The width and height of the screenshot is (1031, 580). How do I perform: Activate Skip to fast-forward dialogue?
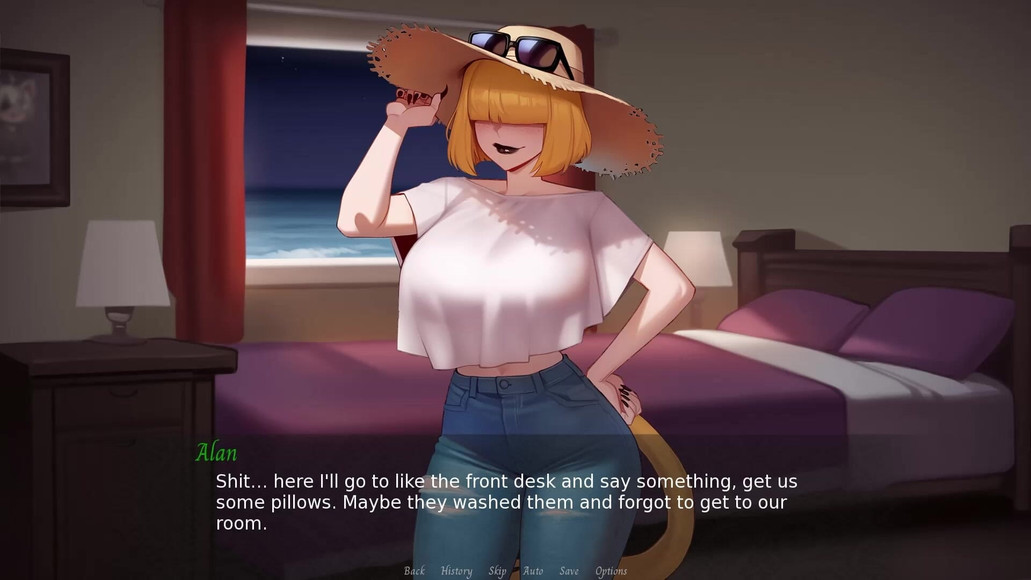(x=497, y=571)
